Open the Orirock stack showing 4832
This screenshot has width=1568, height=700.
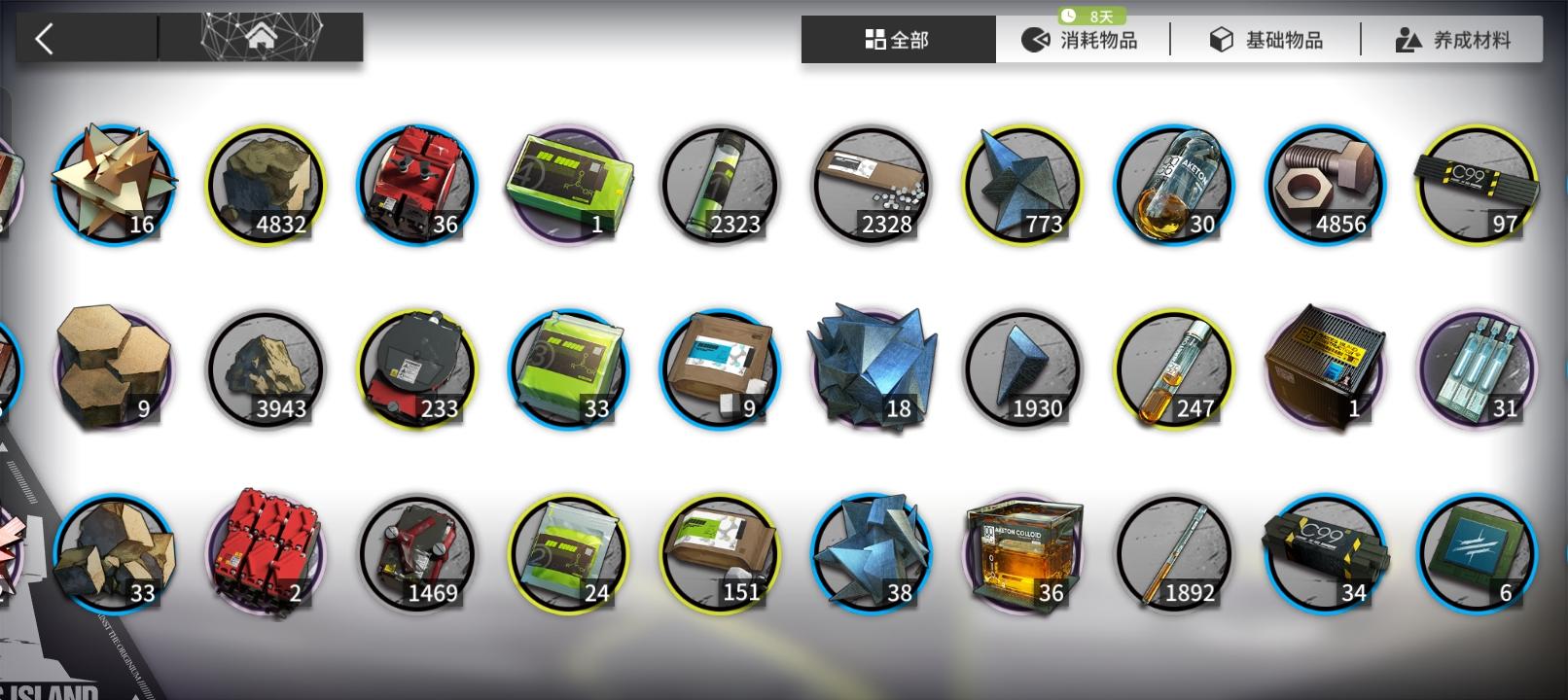[265, 185]
